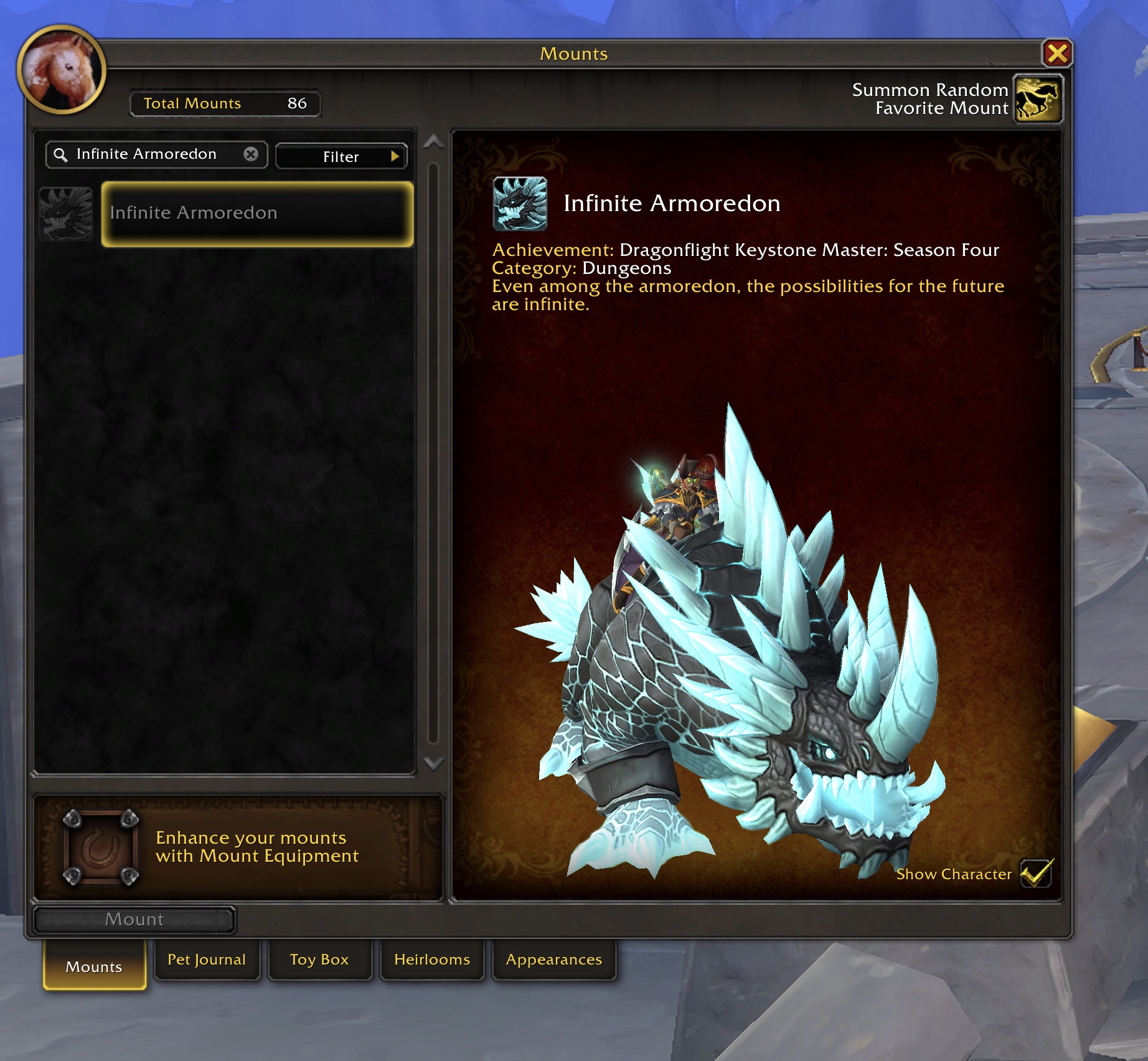Close the Mounts window
The image size is (1148, 1061).
pyautogui.click(x=1056, y=54)
